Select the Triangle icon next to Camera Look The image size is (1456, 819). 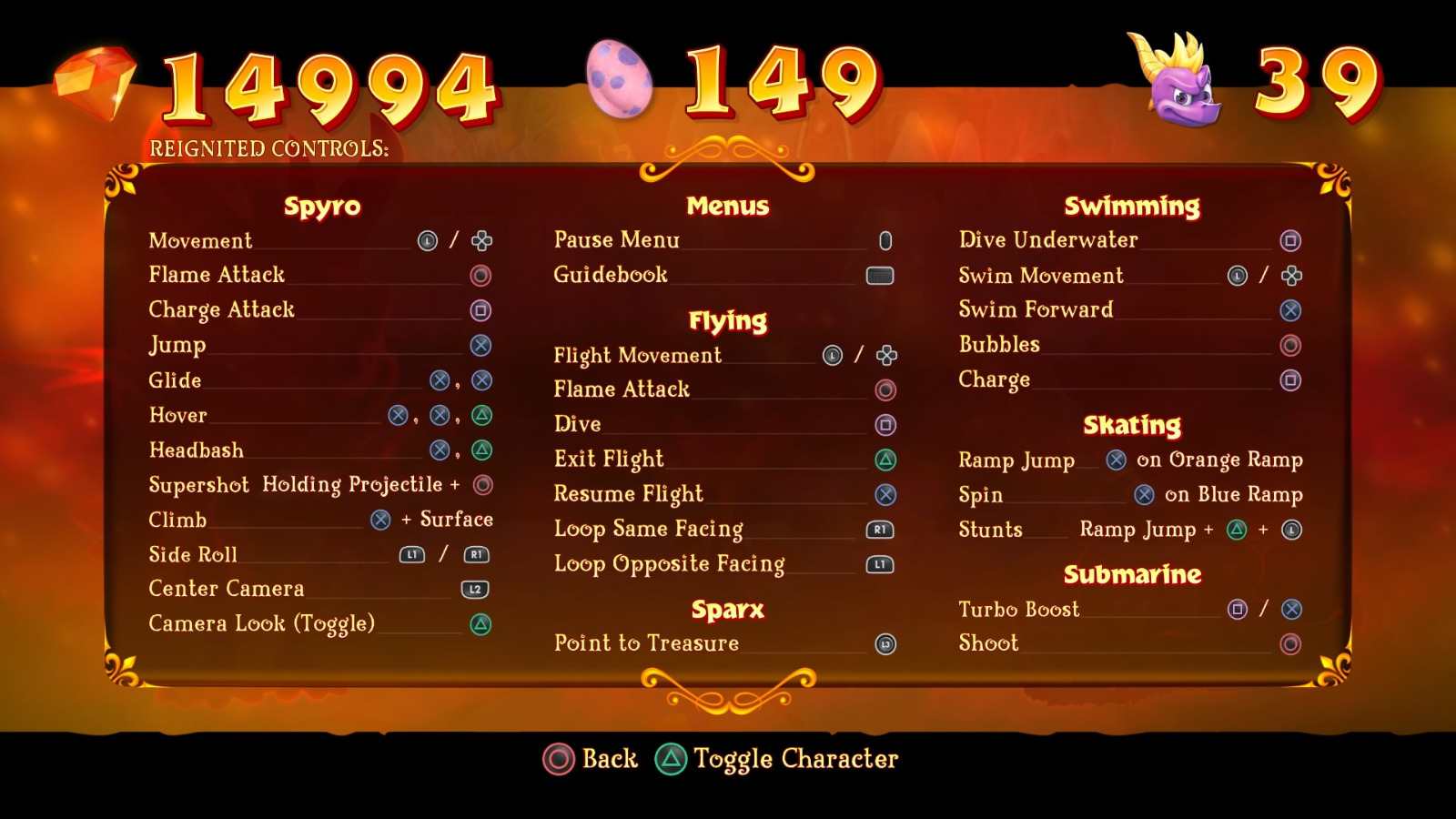tap(481, 624)
